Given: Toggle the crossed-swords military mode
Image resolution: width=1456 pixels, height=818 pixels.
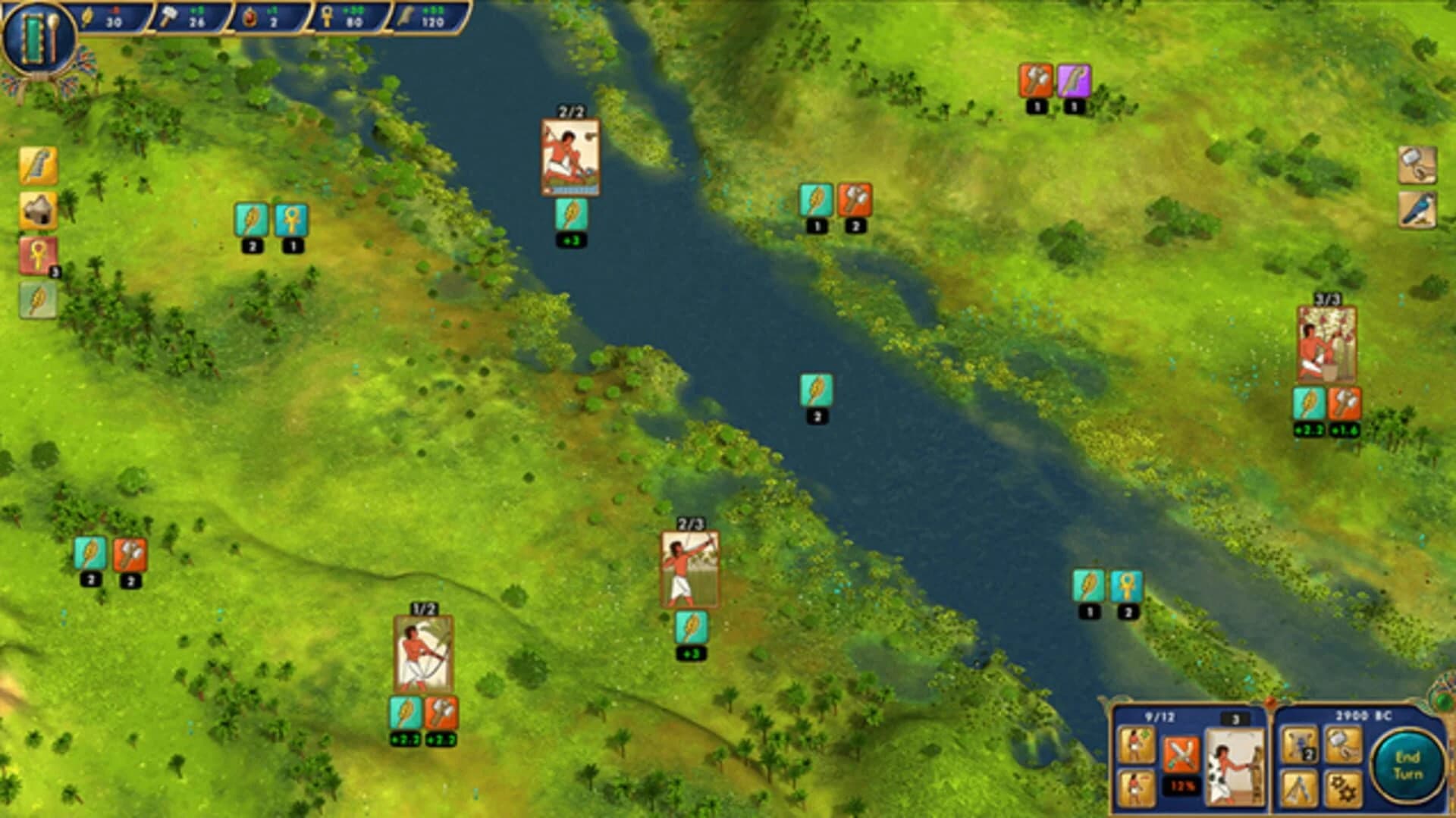Looking at the screenshot, I should (1181, 754).
